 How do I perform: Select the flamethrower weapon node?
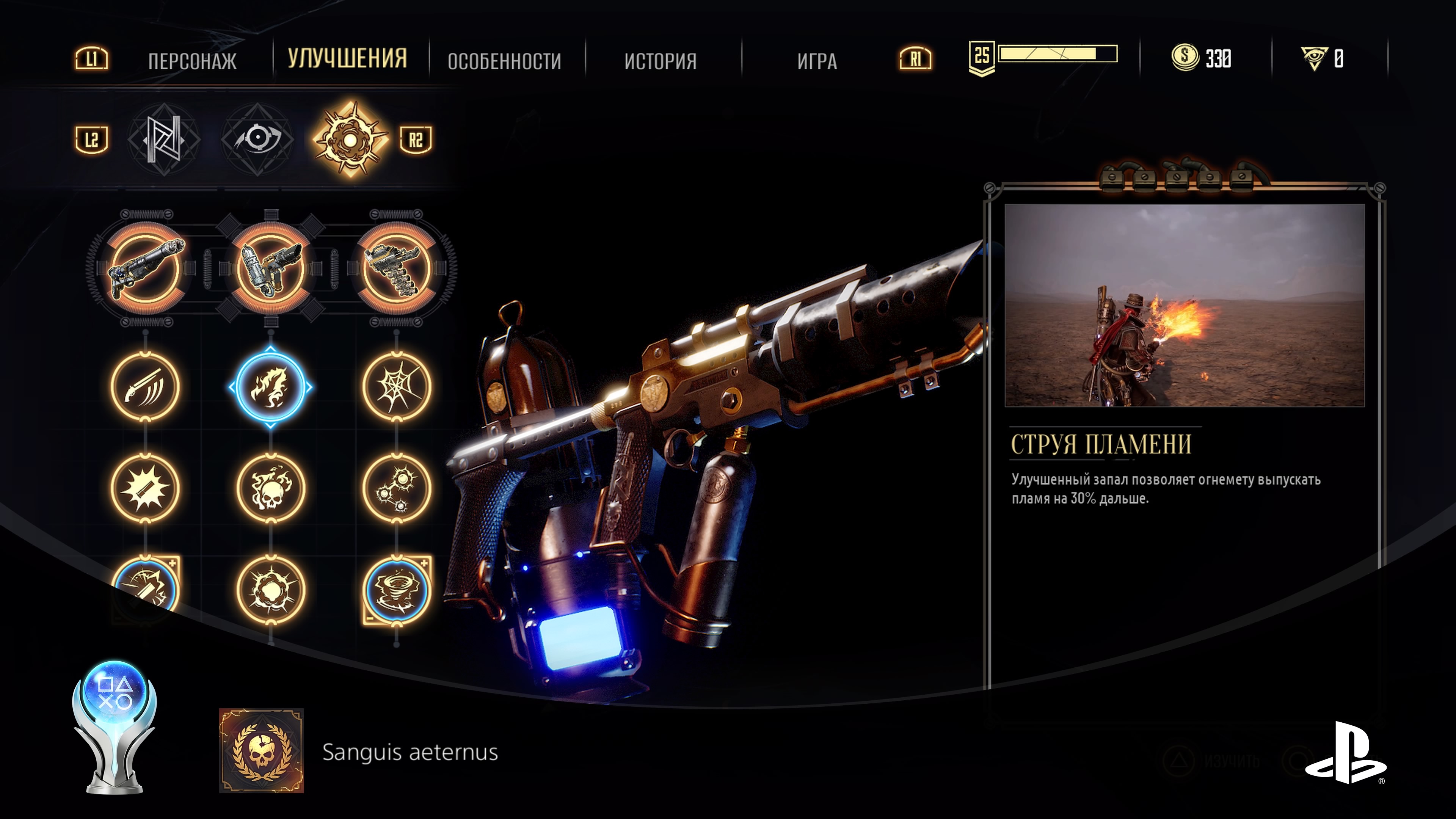coord(271,268)
